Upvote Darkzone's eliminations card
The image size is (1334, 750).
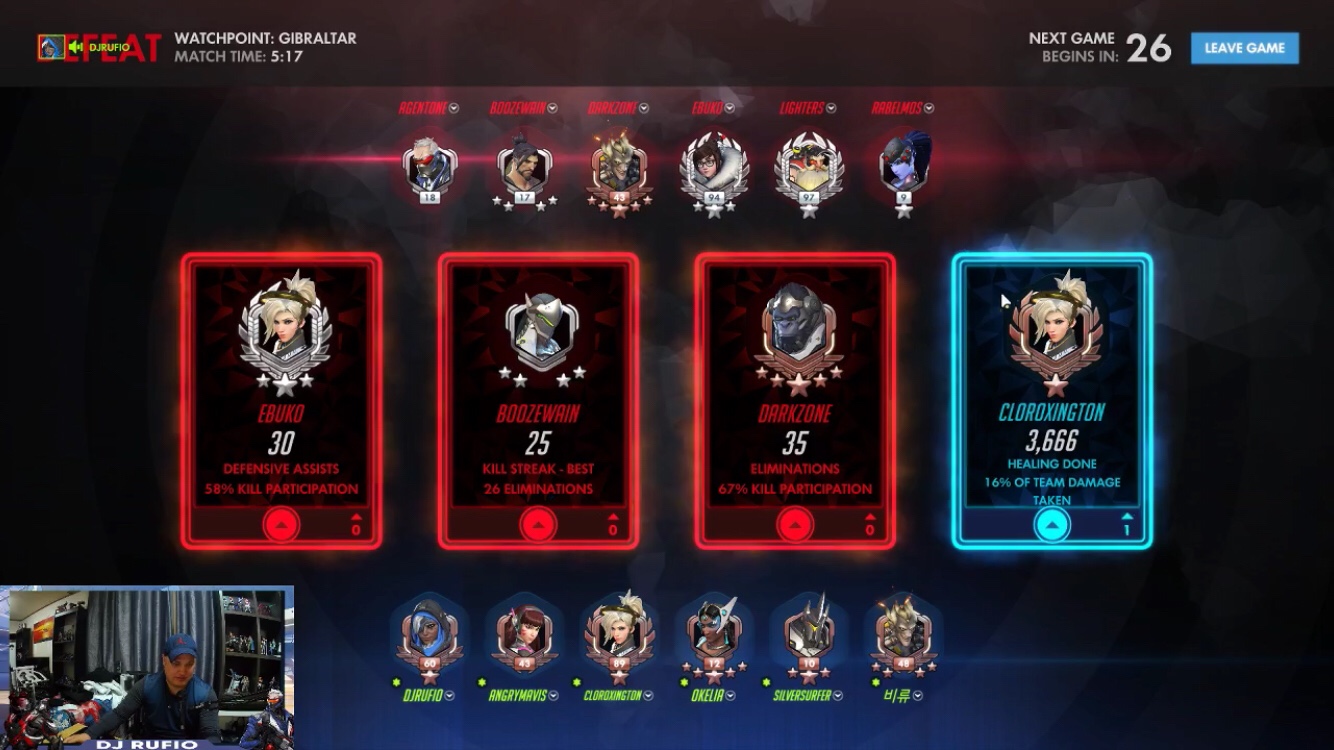pos(795,524)
